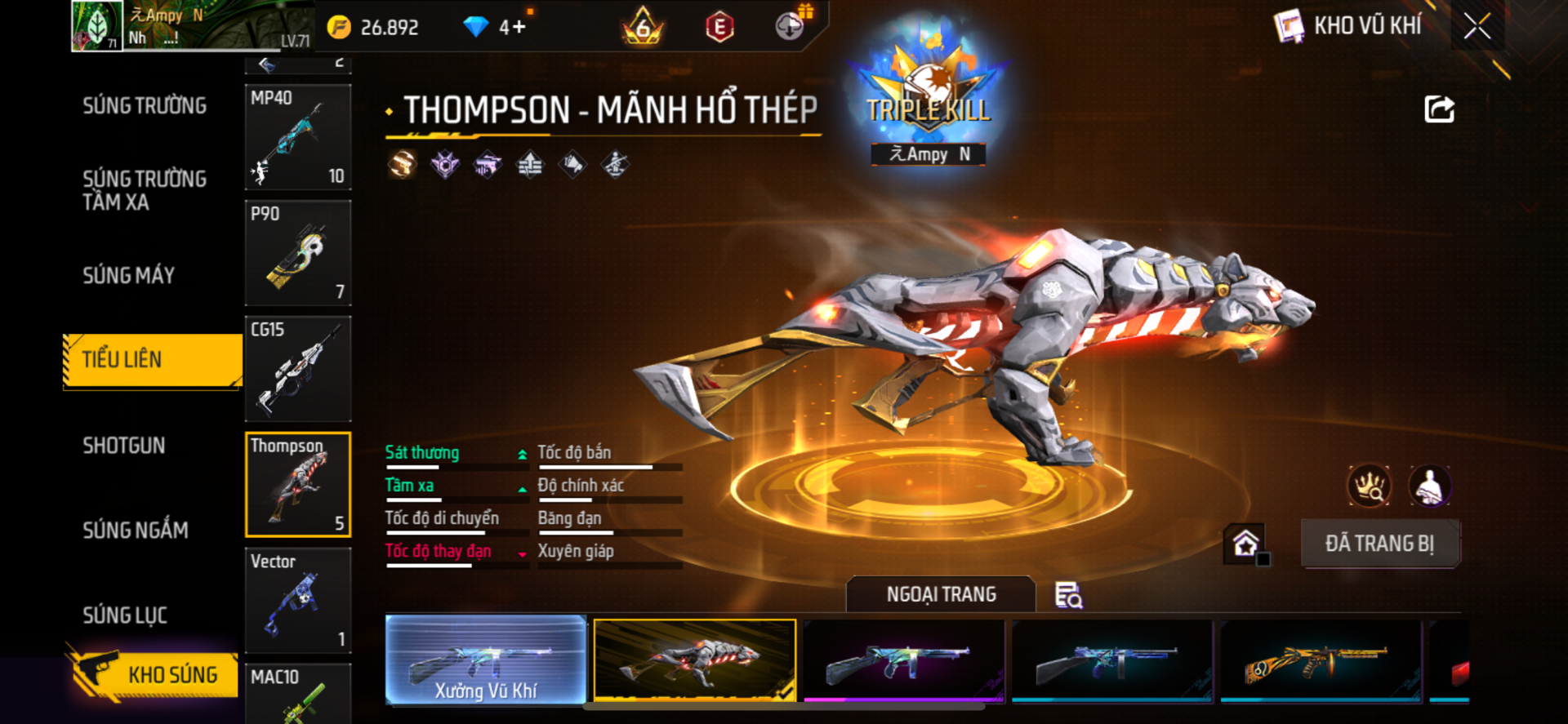Open the Súng Máy category
Image resolution: width=1568 pixels, height=724 pixels.
tap(129, 276)
